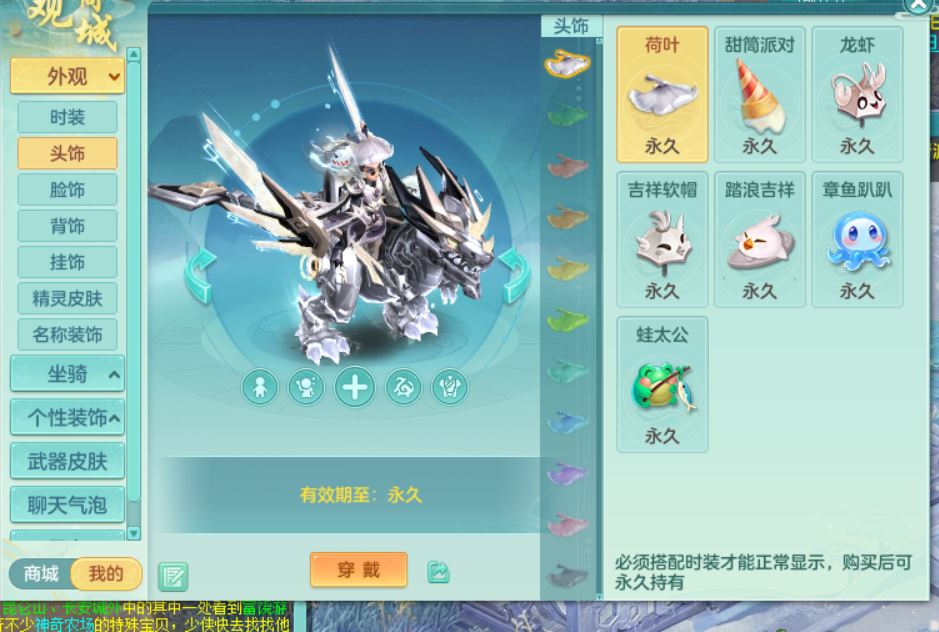Open the 武器皮肤 weapon skin section

[x=67, y=461]
